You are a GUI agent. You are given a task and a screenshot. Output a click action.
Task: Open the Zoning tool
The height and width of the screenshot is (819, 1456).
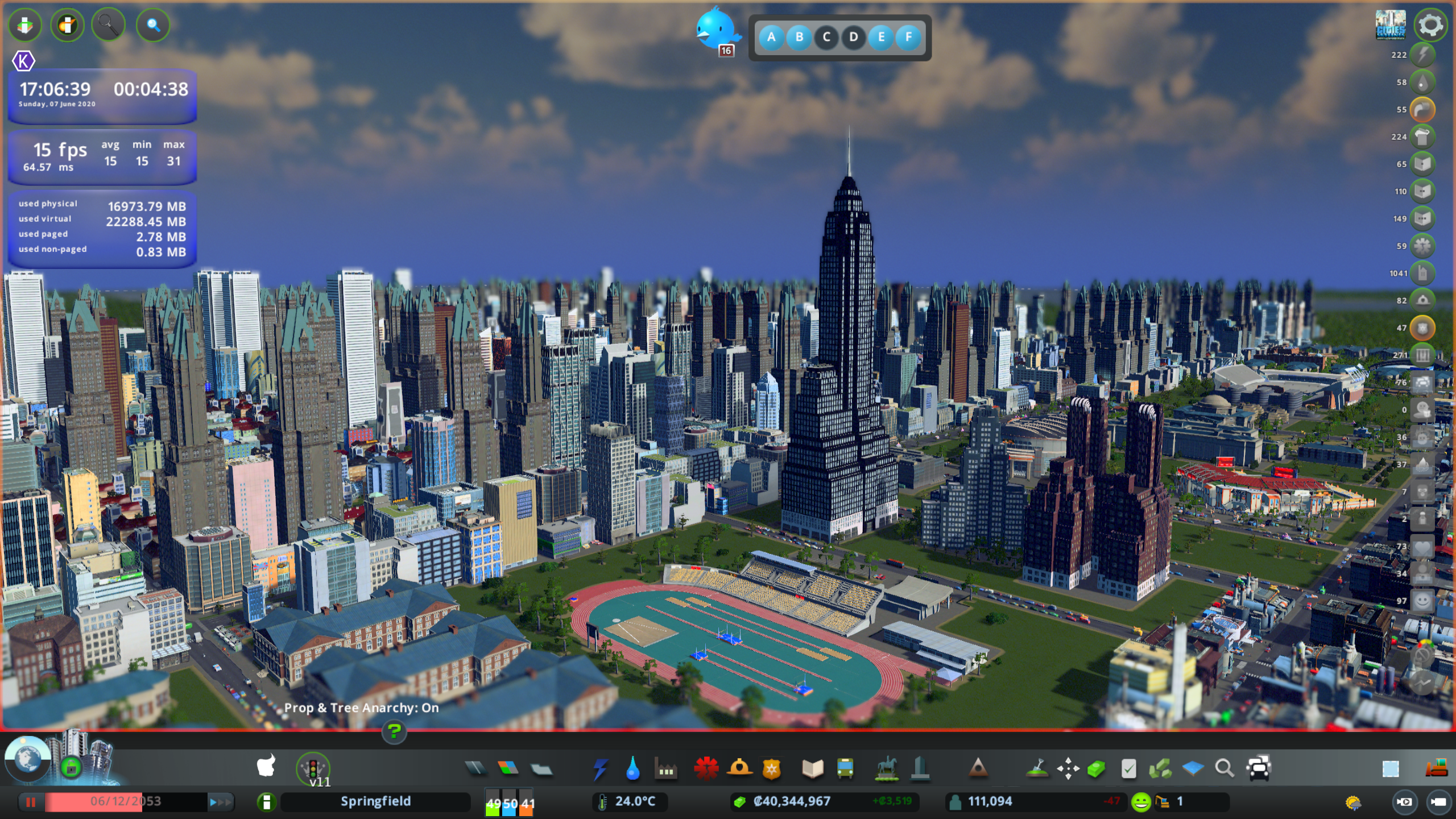pos(508,769)
